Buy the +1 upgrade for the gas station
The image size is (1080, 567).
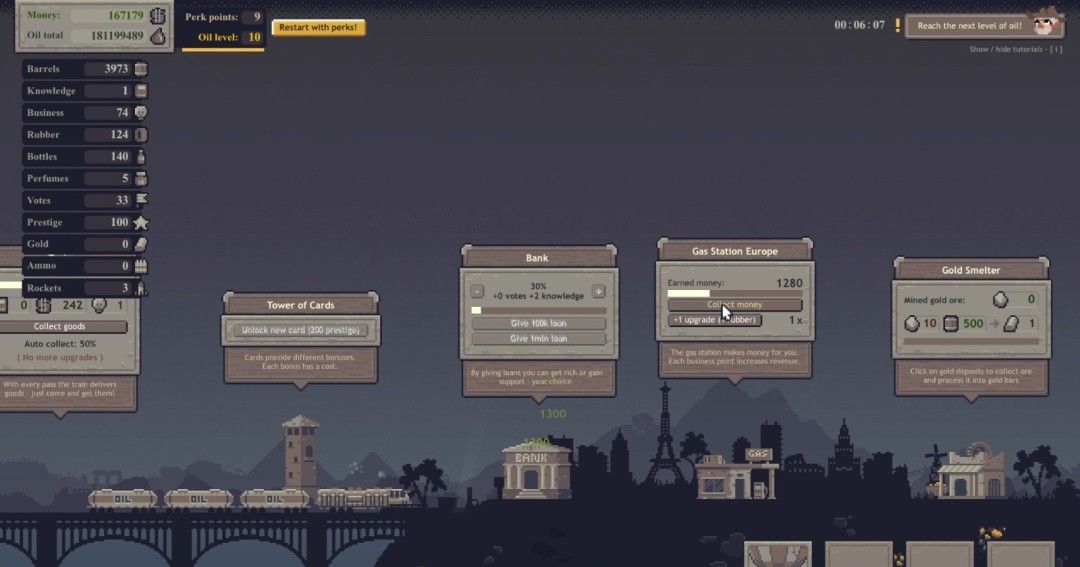click(715, 320)
